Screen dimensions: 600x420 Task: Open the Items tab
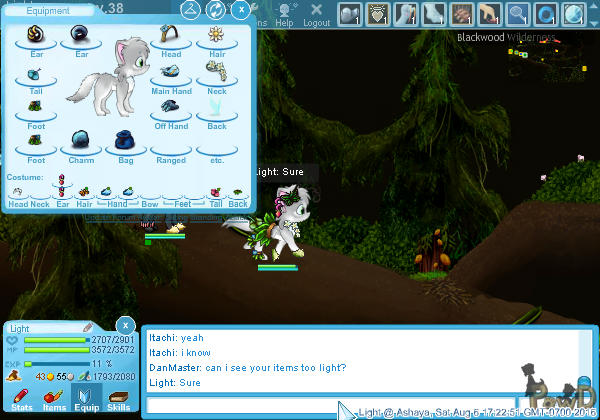click(54, 398)
